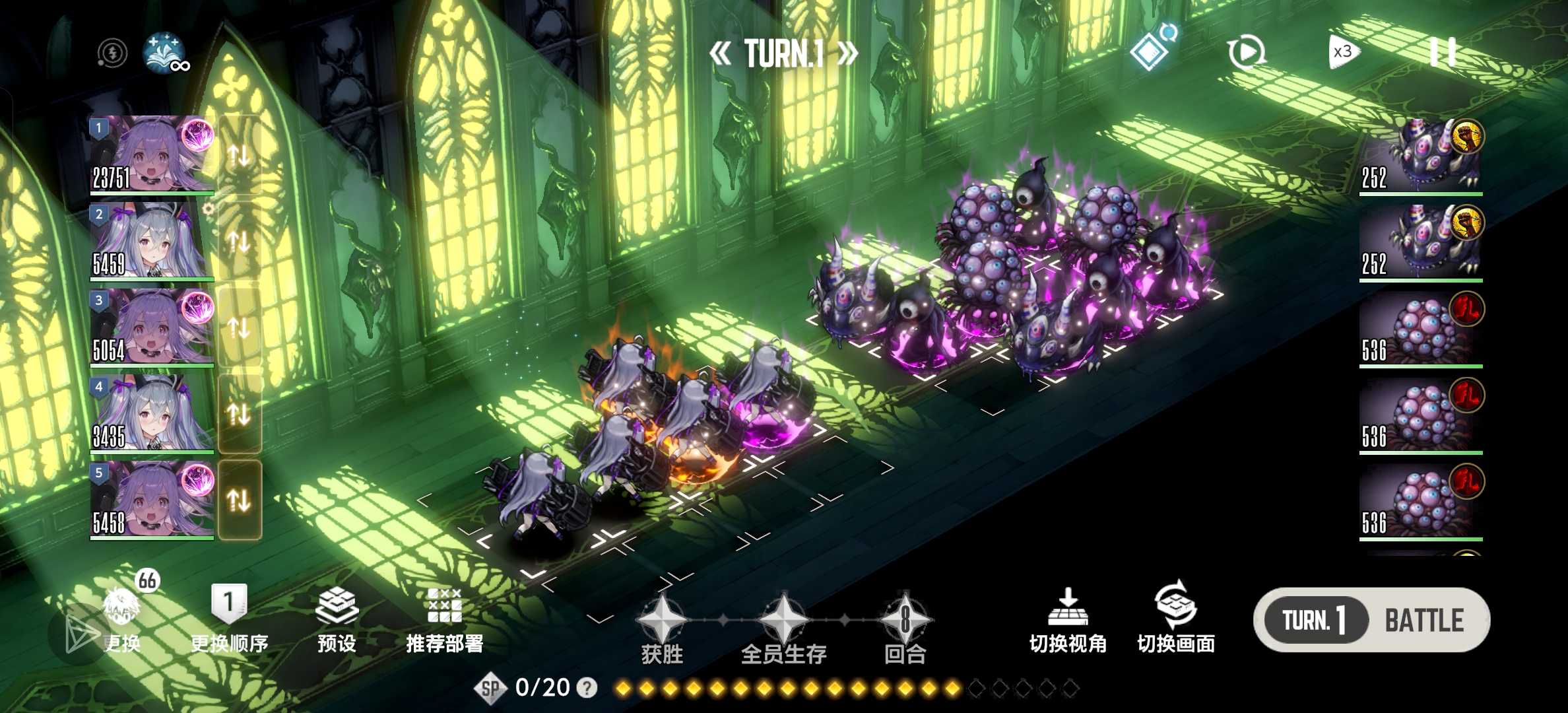Click the blue diamond icon near the top
Image resolution: width=1568 pixels, height=713 pixels.
pos(1150,51)
